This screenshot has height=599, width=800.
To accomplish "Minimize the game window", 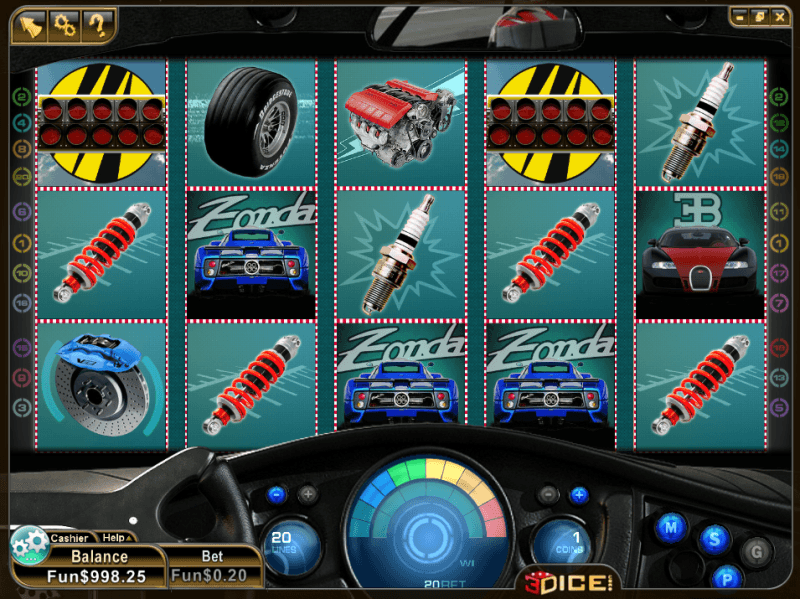I will pyautogui.click(x=741, y=16).
